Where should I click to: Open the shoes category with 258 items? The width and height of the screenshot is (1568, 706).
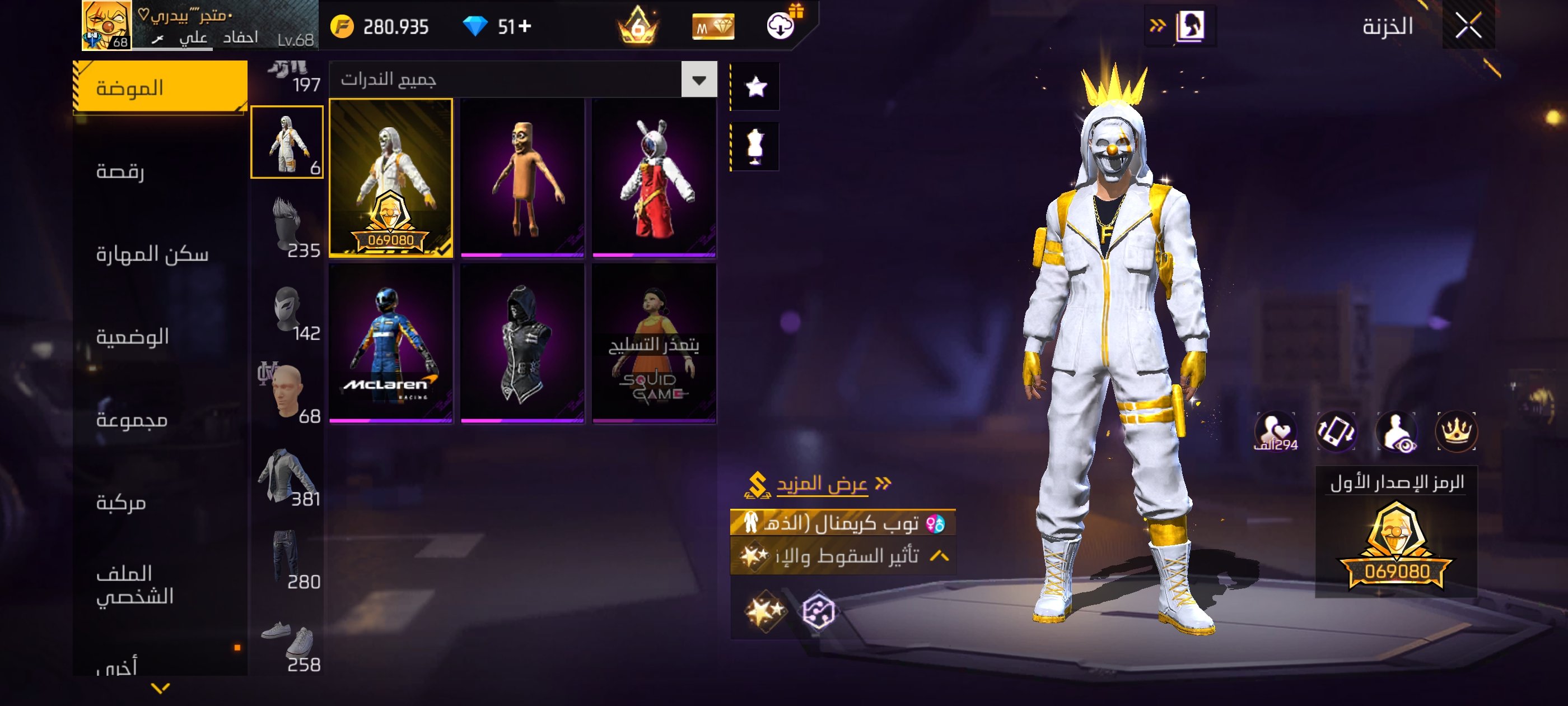click(x=287, y=643)
